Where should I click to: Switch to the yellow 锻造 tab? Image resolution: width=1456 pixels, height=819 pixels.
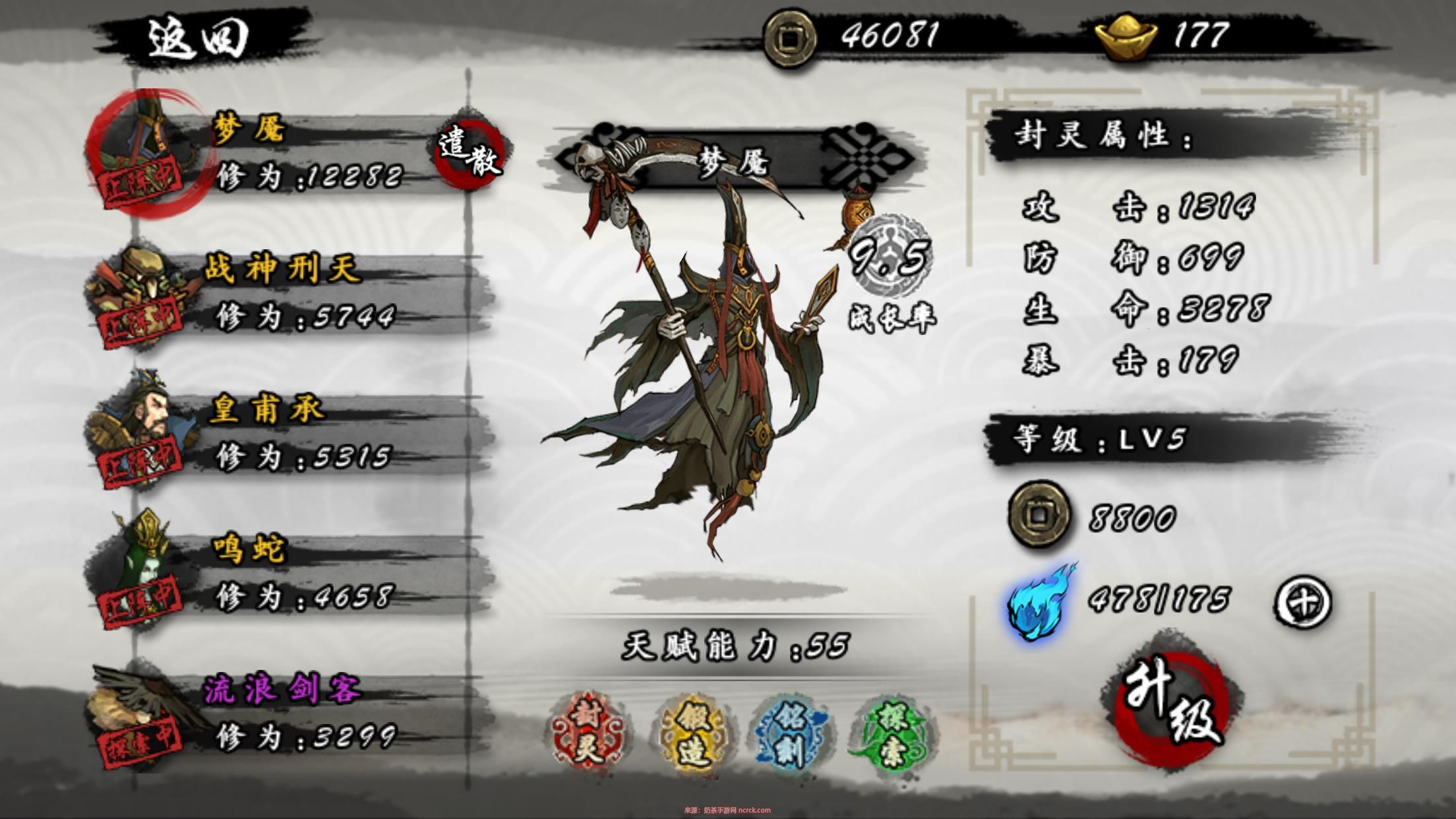click(692, 730)
